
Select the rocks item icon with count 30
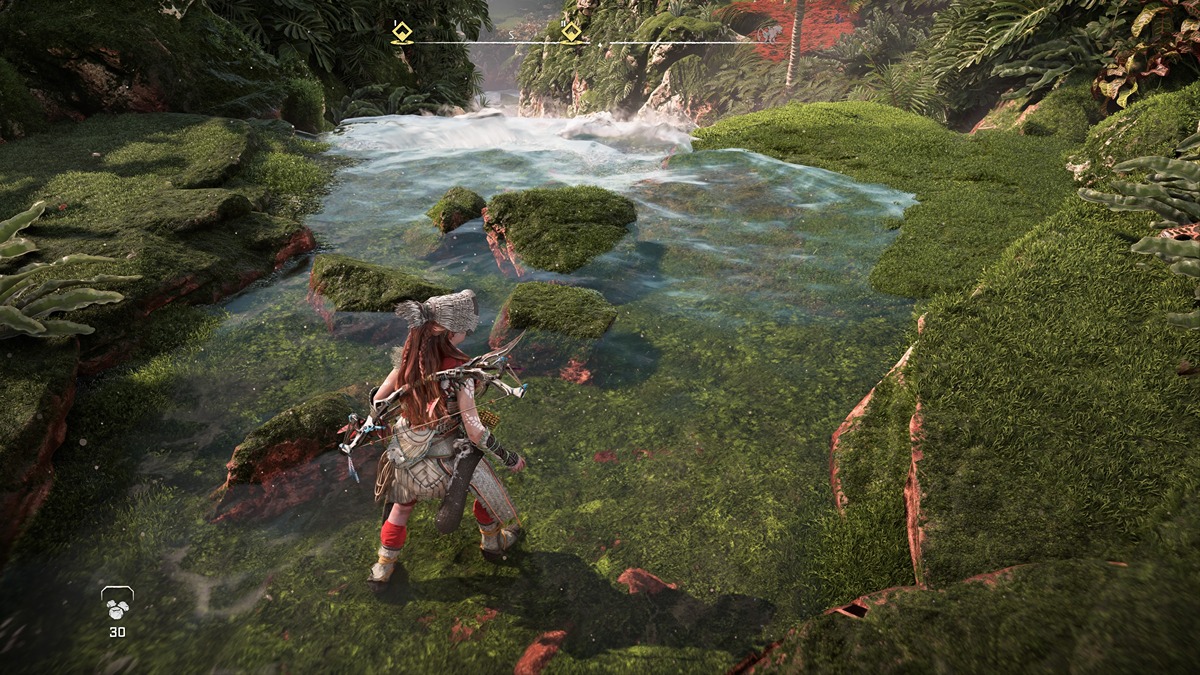[117, 604]
